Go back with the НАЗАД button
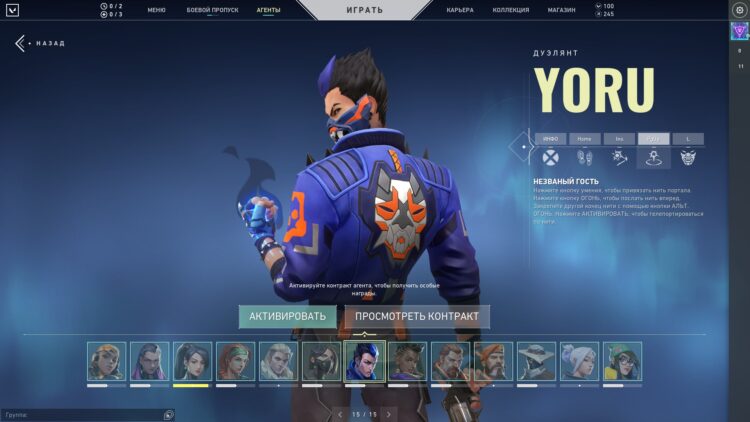 point(41,44)
